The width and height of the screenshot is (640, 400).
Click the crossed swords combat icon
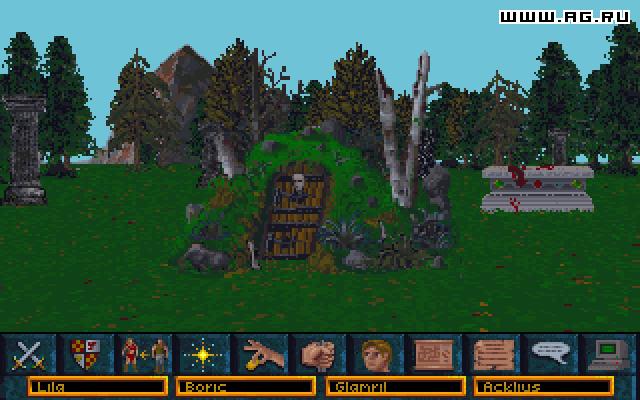30,354
